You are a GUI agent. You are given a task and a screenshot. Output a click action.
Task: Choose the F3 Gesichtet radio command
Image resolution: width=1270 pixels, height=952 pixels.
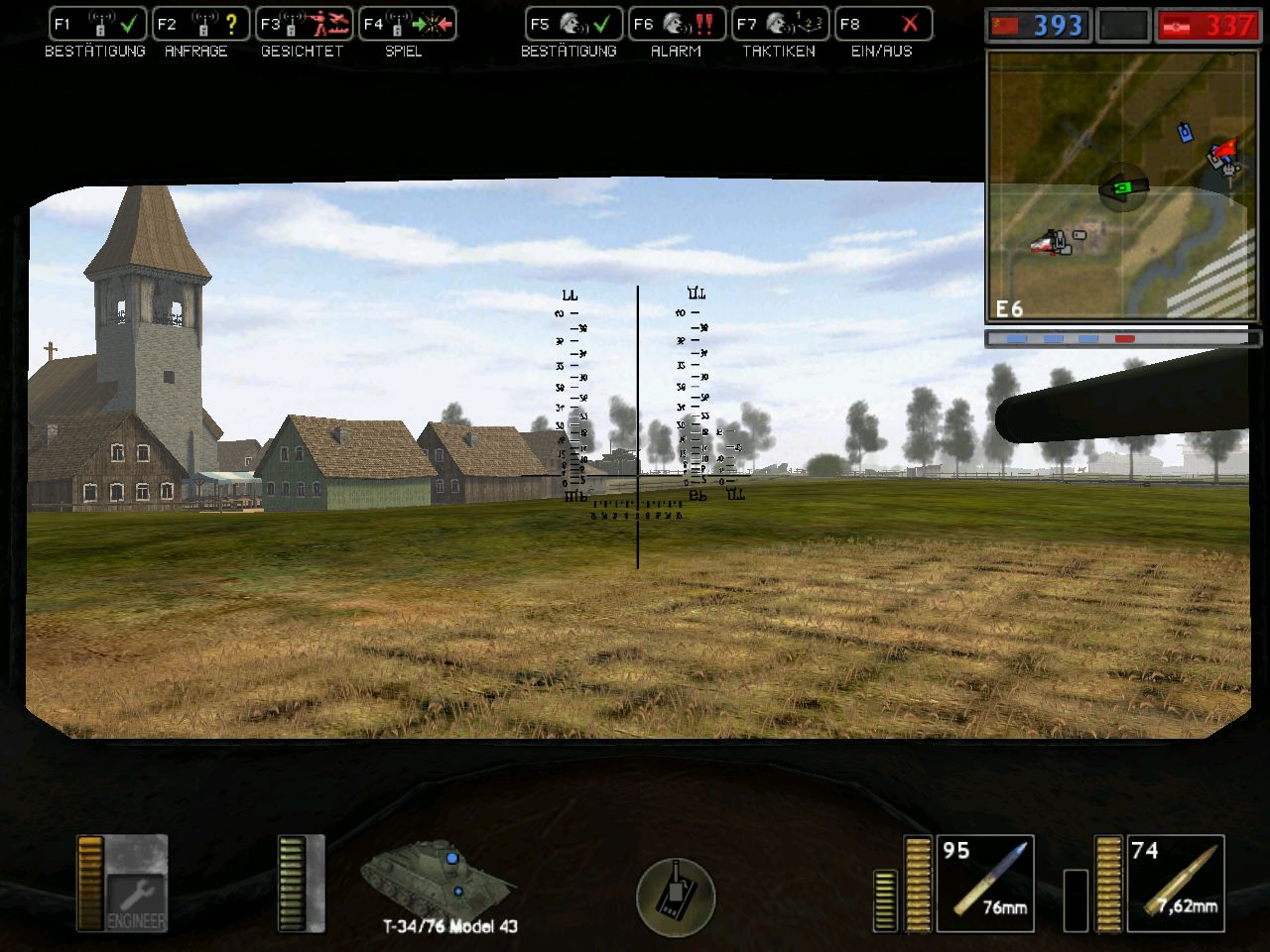tap(304, 25)
